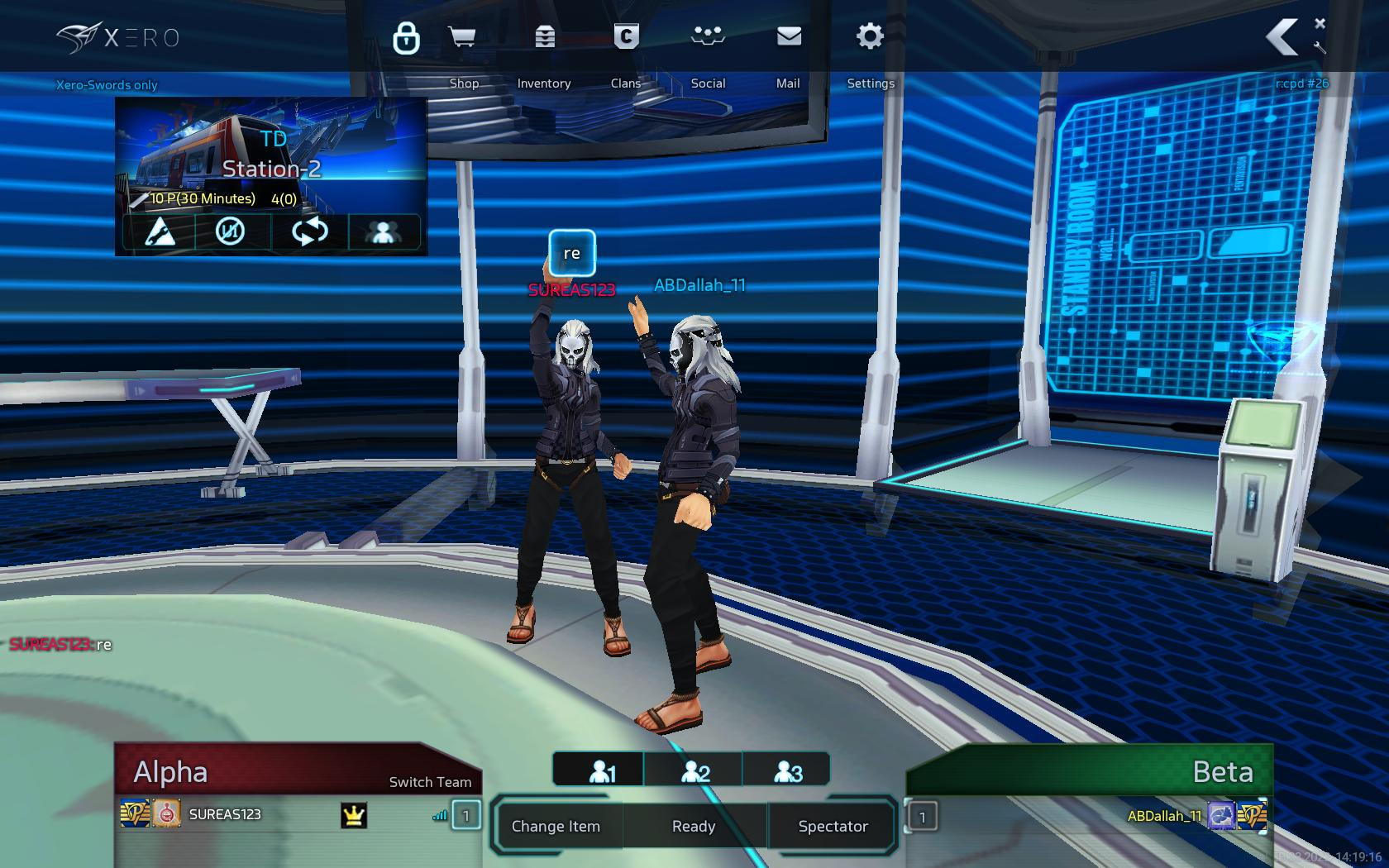Viewport: 1389px width, 868px height.
Task: Click the padlock room lock icon
Action: click(406, 38)
